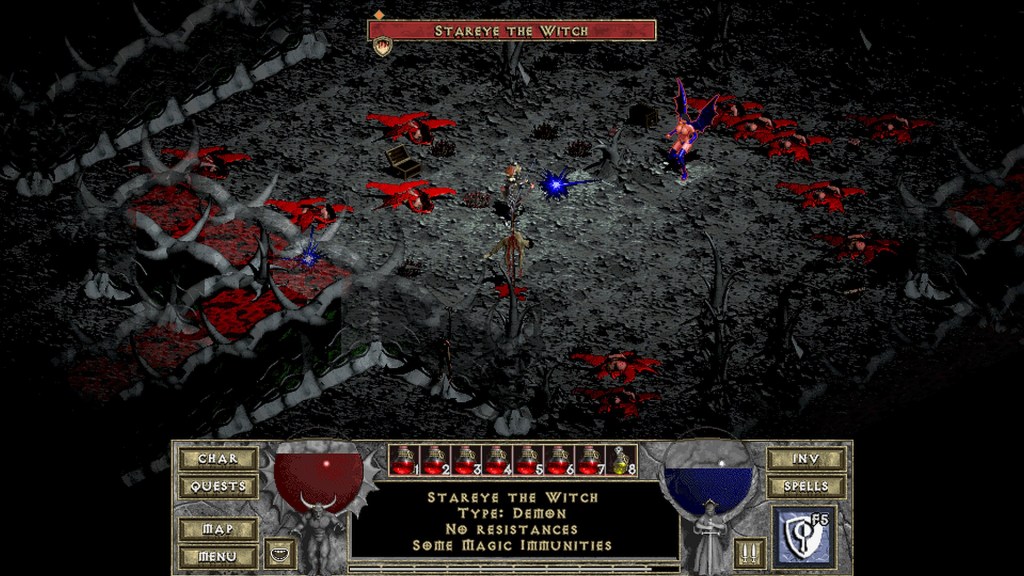The height and width of the screenshot is (576, 1024).
Task: Open the game MENU
Action: 218,556
